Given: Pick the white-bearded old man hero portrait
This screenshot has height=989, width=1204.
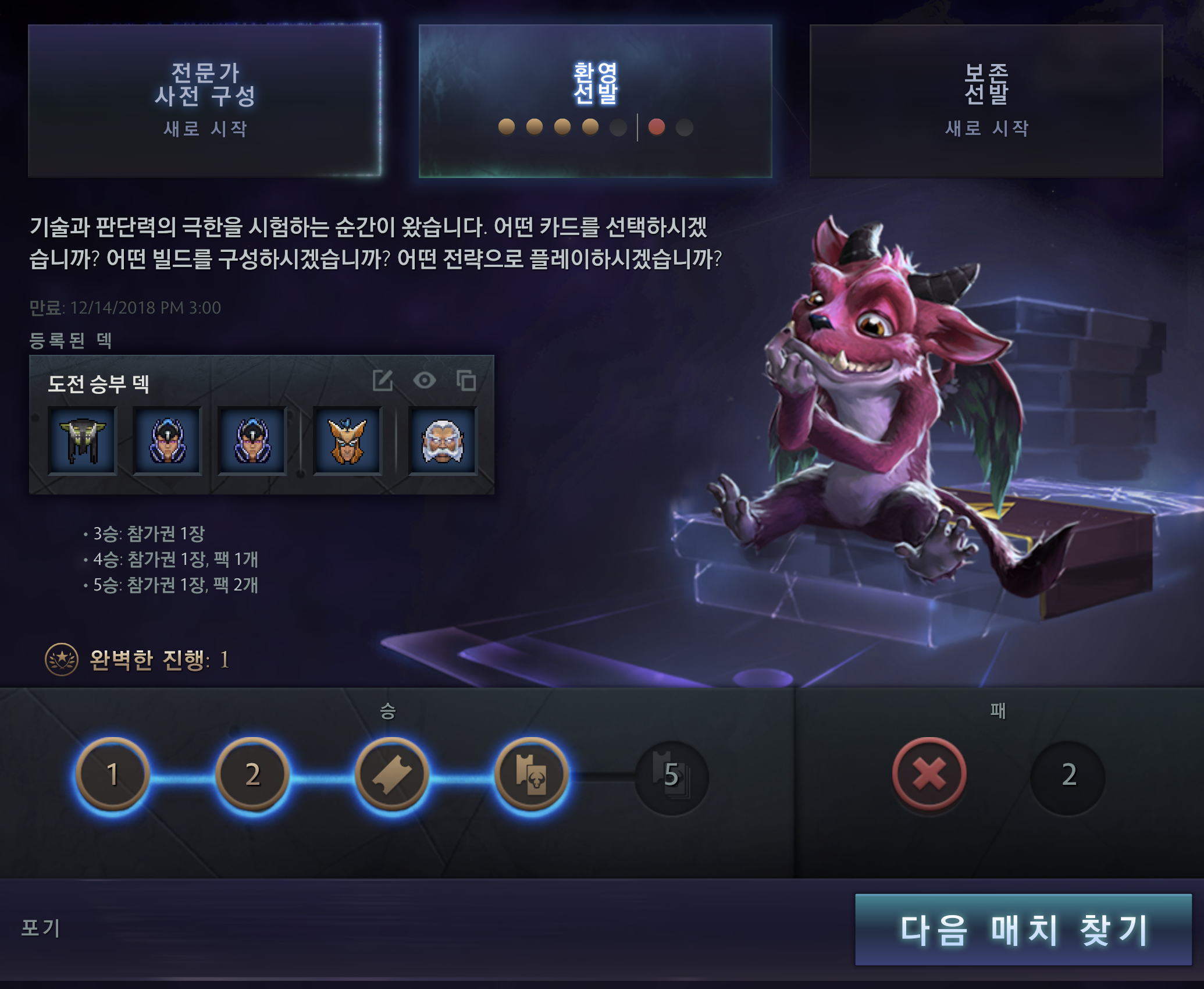Looking at the screenshot, I should (x=443, y=441).
